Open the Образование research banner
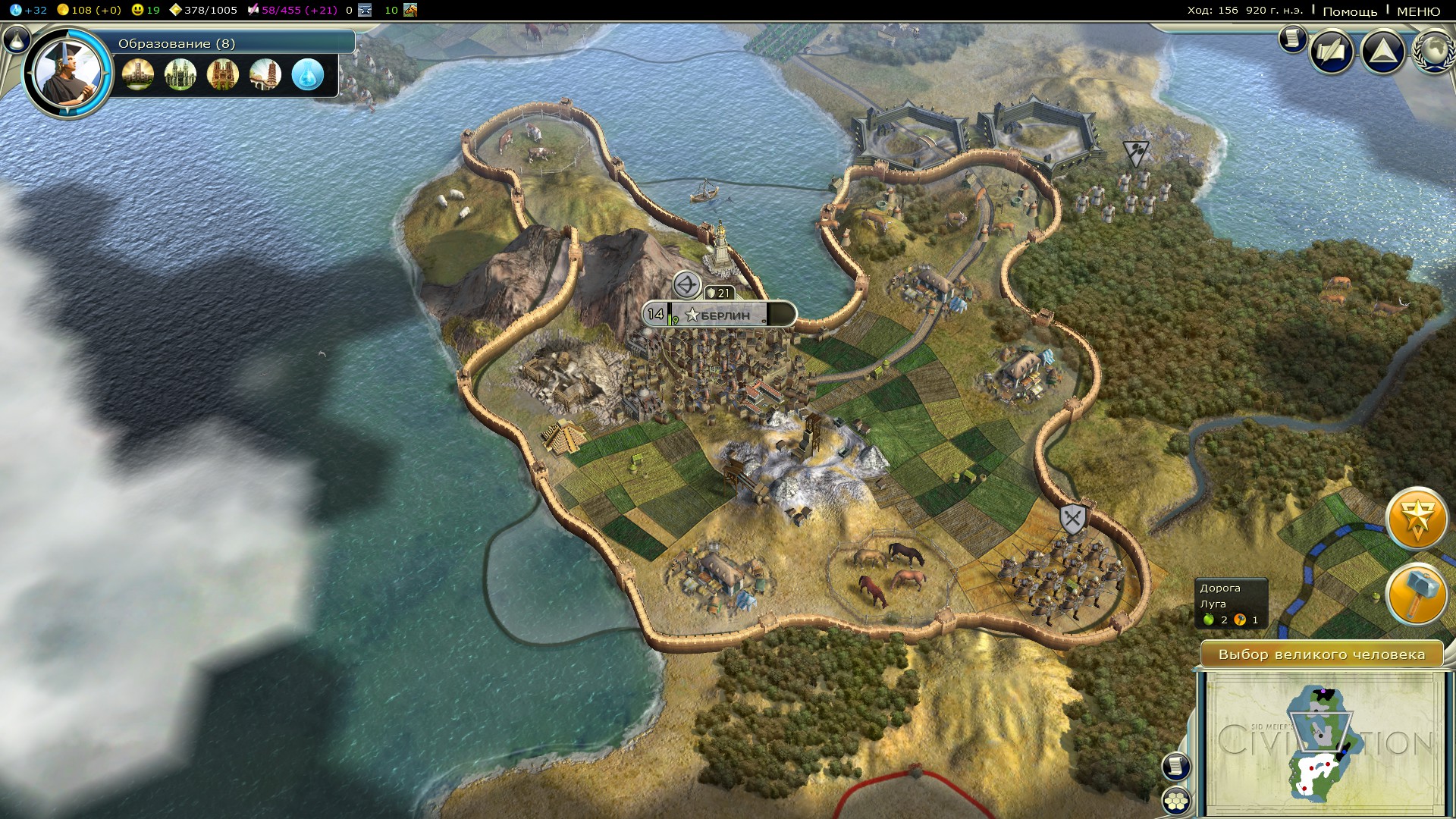 click(227, 43)
